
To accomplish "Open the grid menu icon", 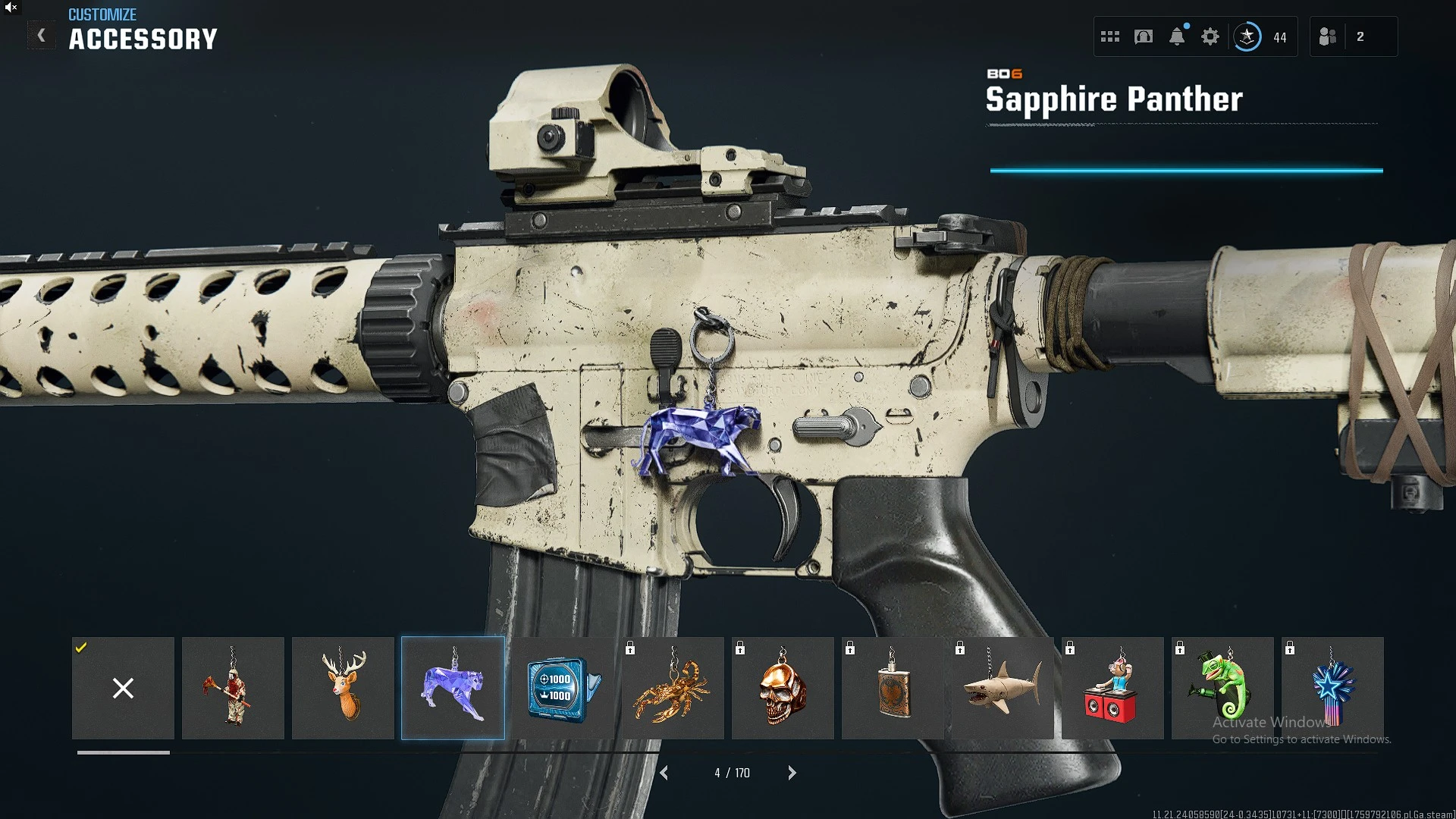I will tap(1110, 36).
